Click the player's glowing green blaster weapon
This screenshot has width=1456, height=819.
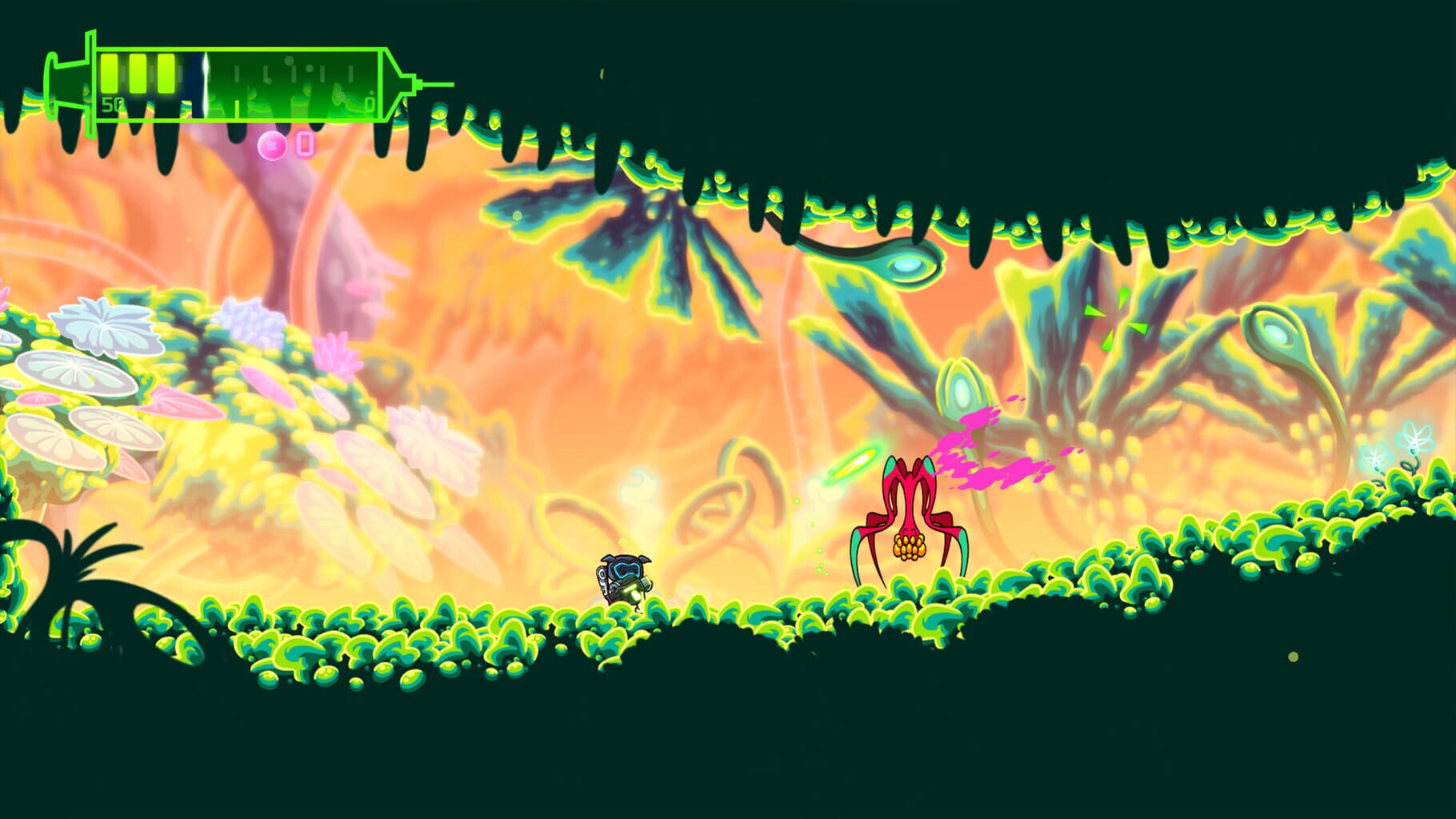634,592
